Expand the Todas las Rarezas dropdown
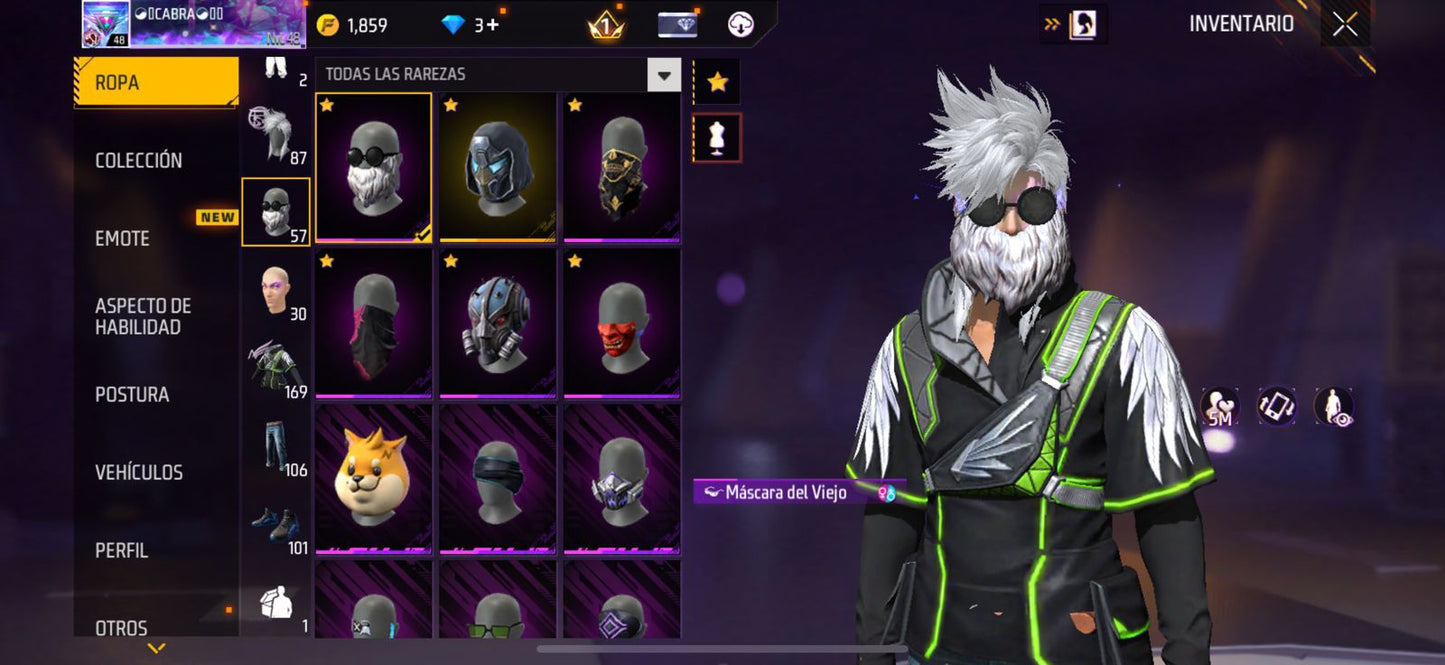 point(663,75)
